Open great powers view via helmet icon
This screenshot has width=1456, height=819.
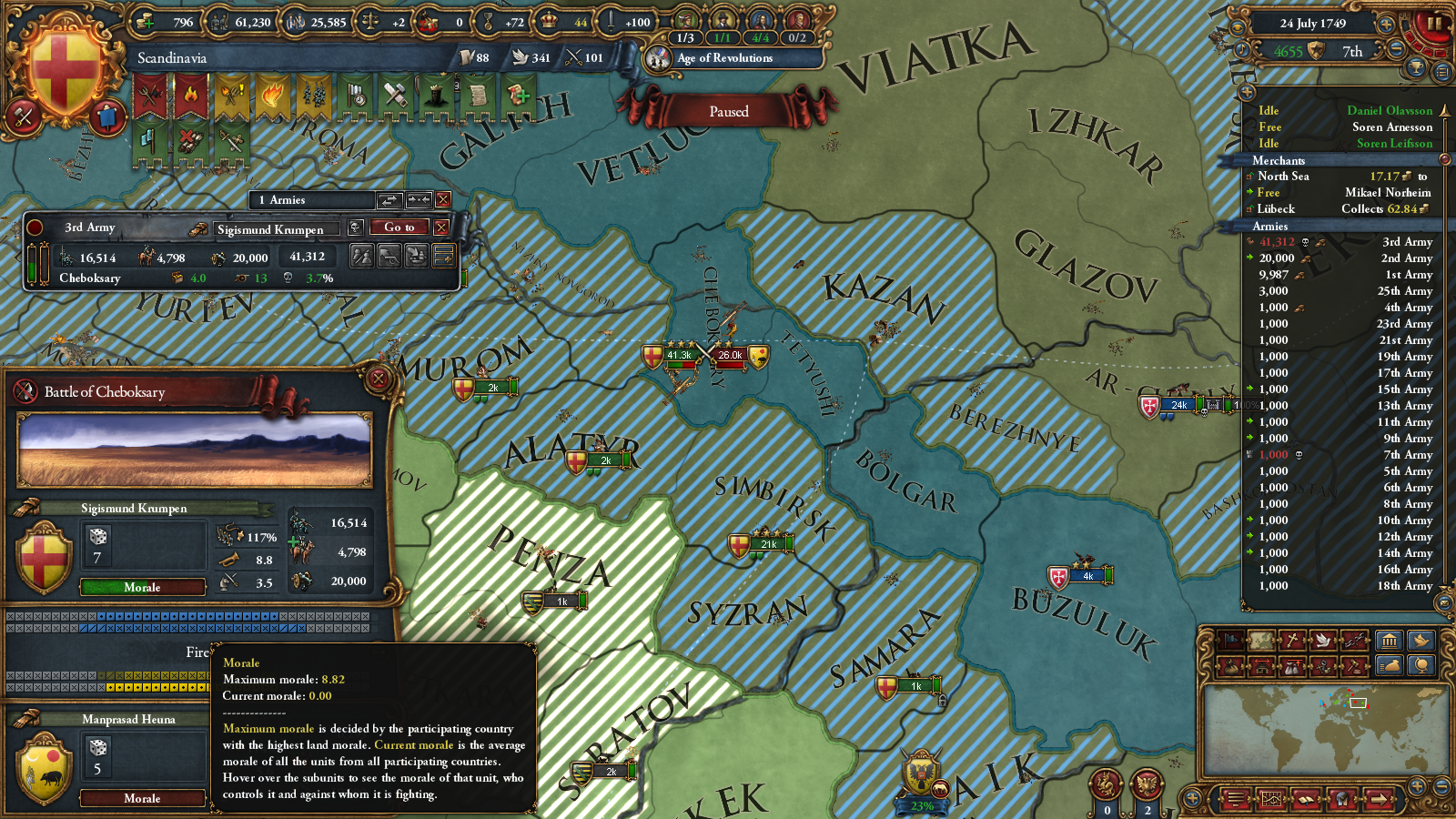tap(1343, 798)
